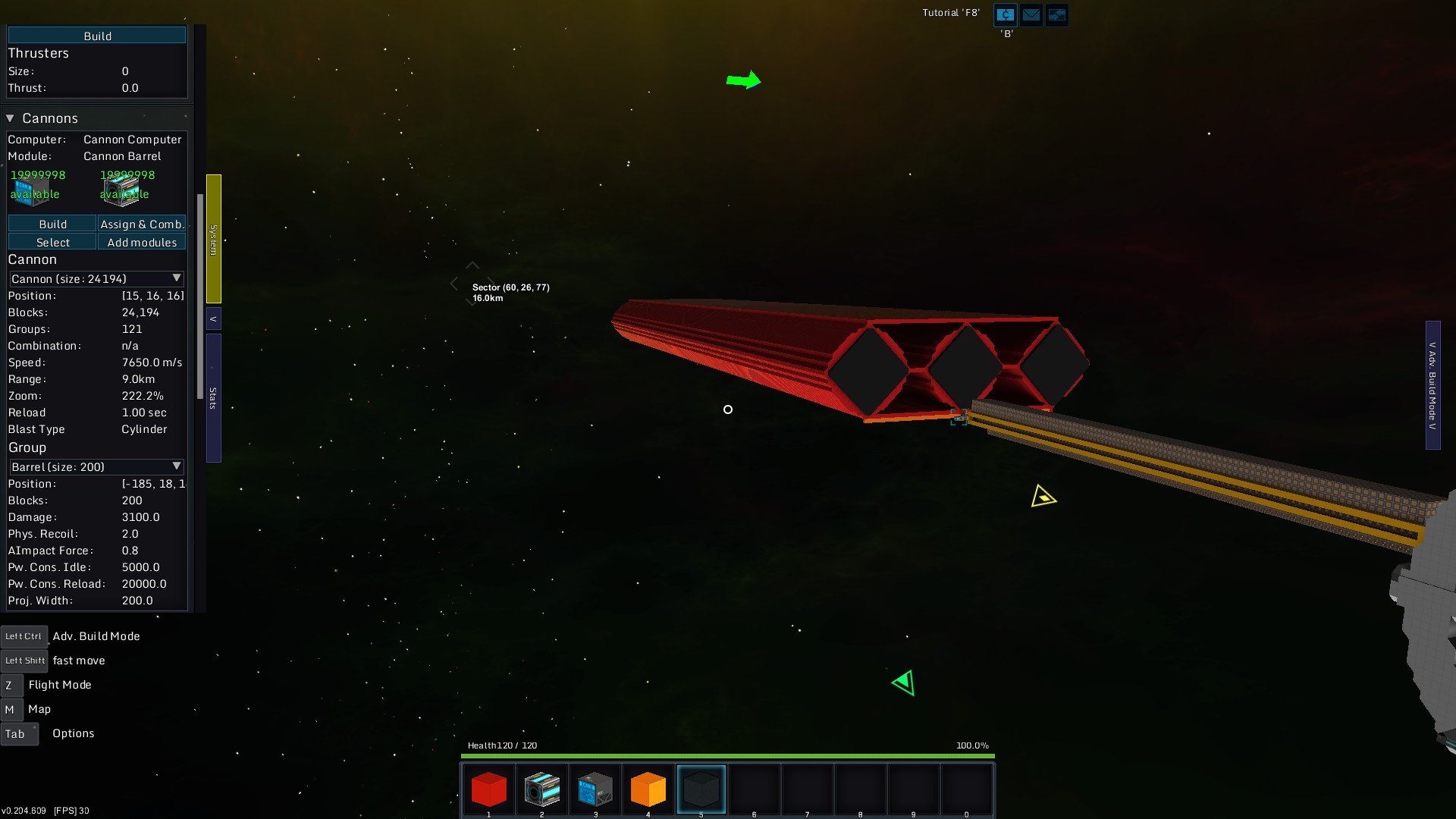The width and height of the screenshot is (1456, 819).
Task: Select the orange cube in hotbar slot 4
Action: (648, 789)
